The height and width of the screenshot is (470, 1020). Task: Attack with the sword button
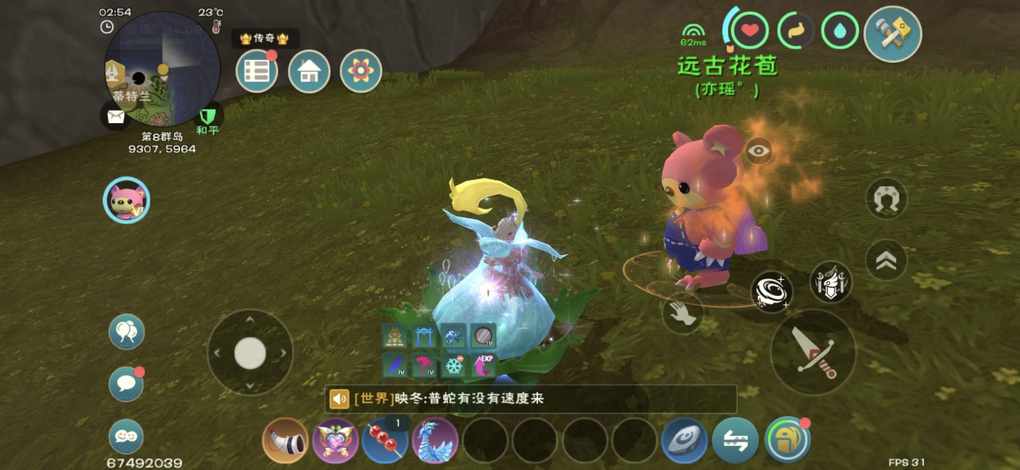pos(813,352)
